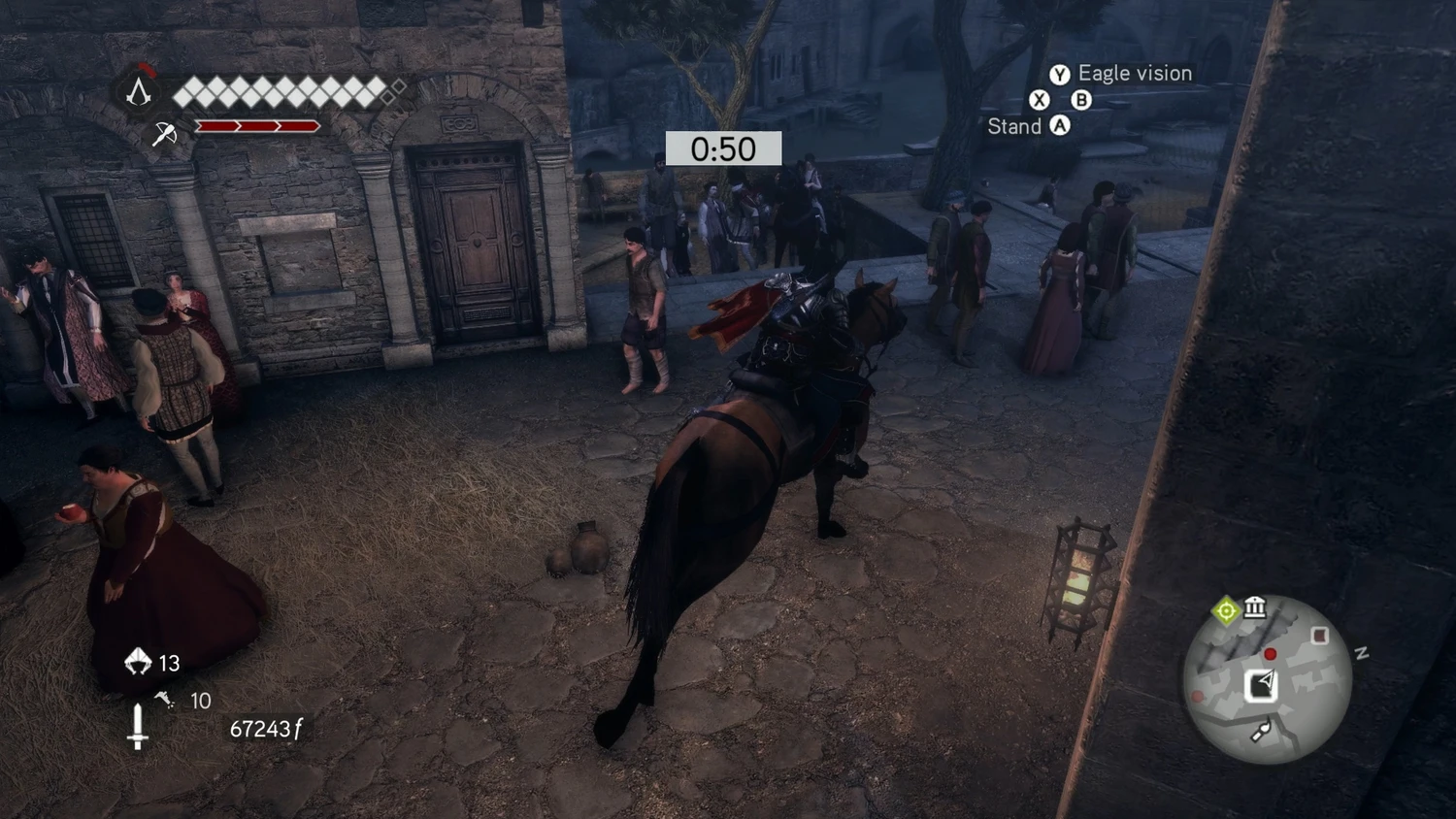Select the medicine pouch icon
Viewport: 1456px width, 819px height.
coord(138,662)
